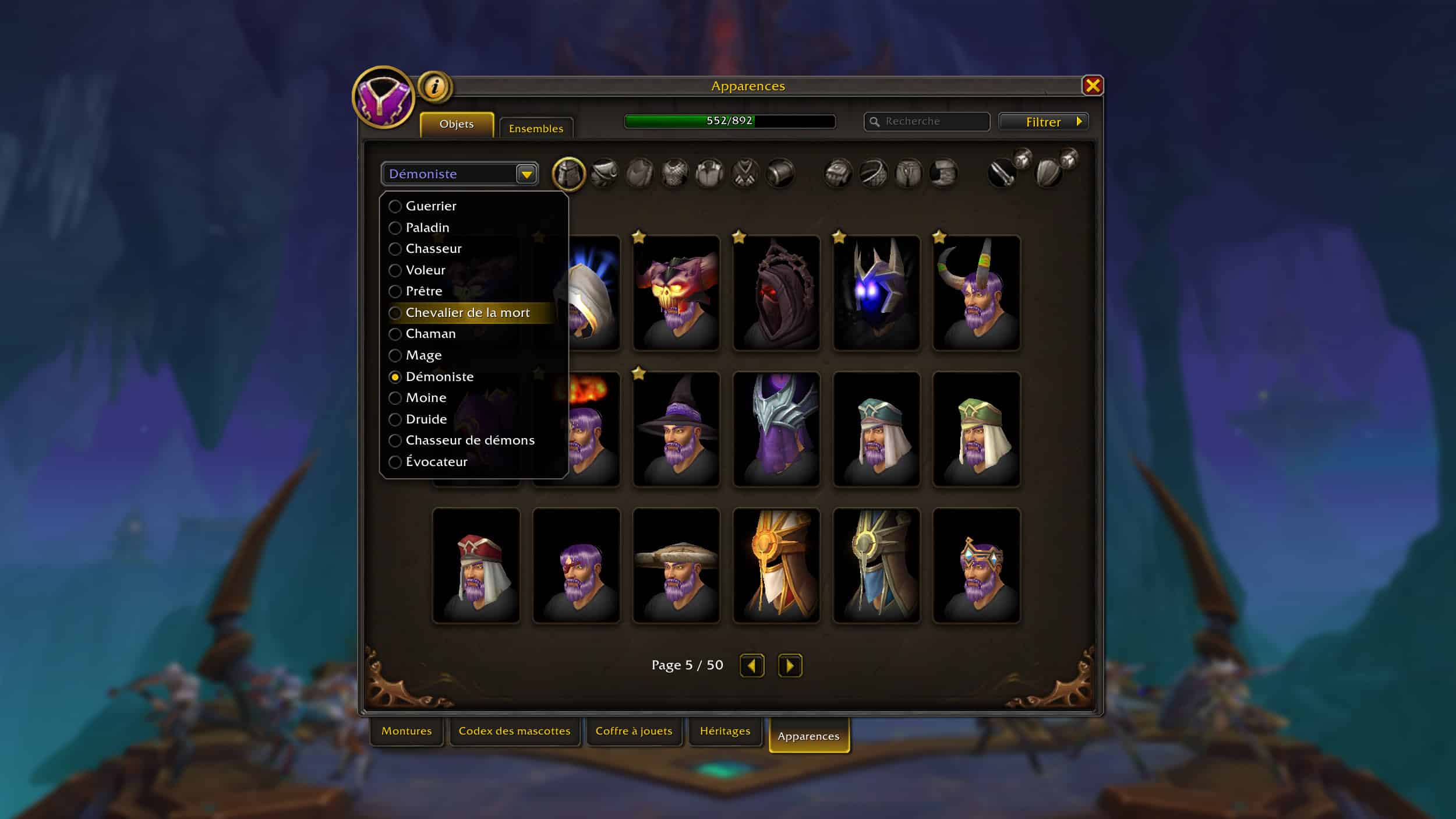Open the Montures tab
This screenshot has height=819, width=1456.
pyautogui.click(x=407, y=731)
